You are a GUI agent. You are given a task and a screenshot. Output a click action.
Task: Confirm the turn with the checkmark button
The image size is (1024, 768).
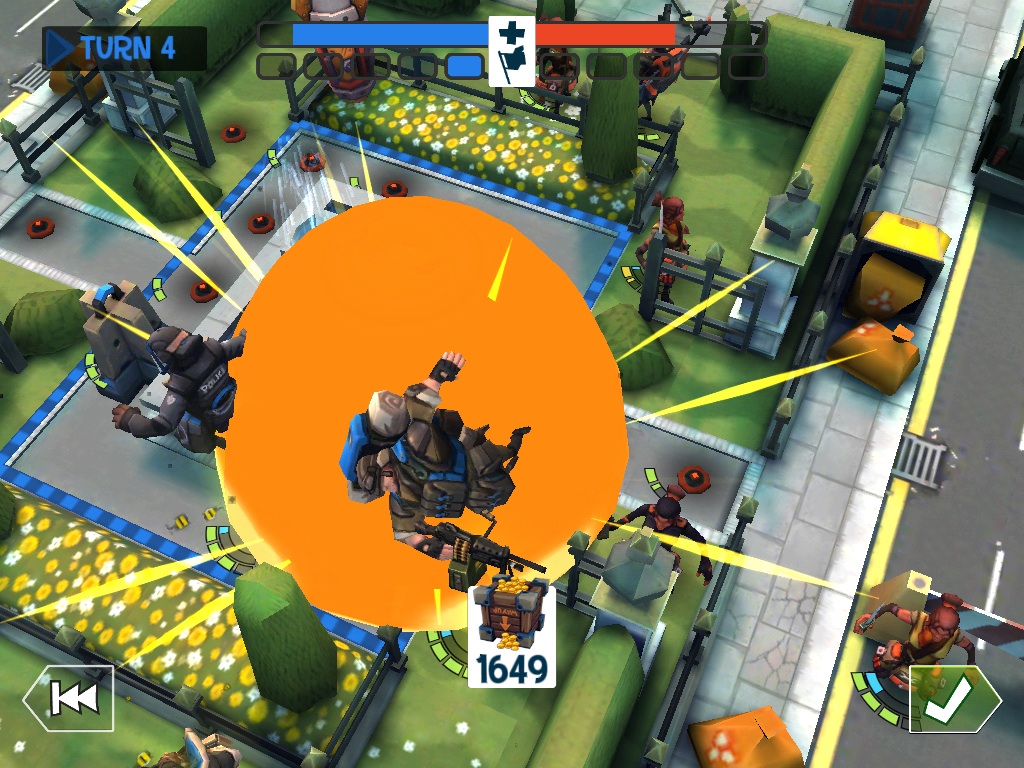point(953,698)
